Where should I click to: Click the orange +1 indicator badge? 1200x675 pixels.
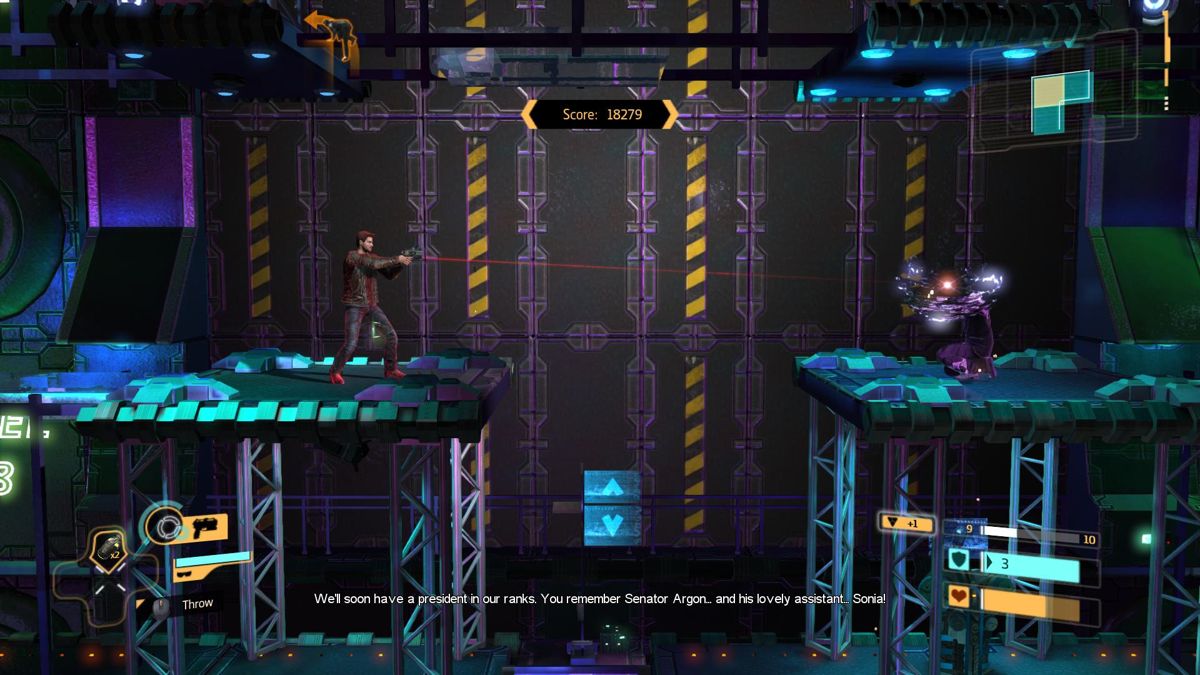906,522
